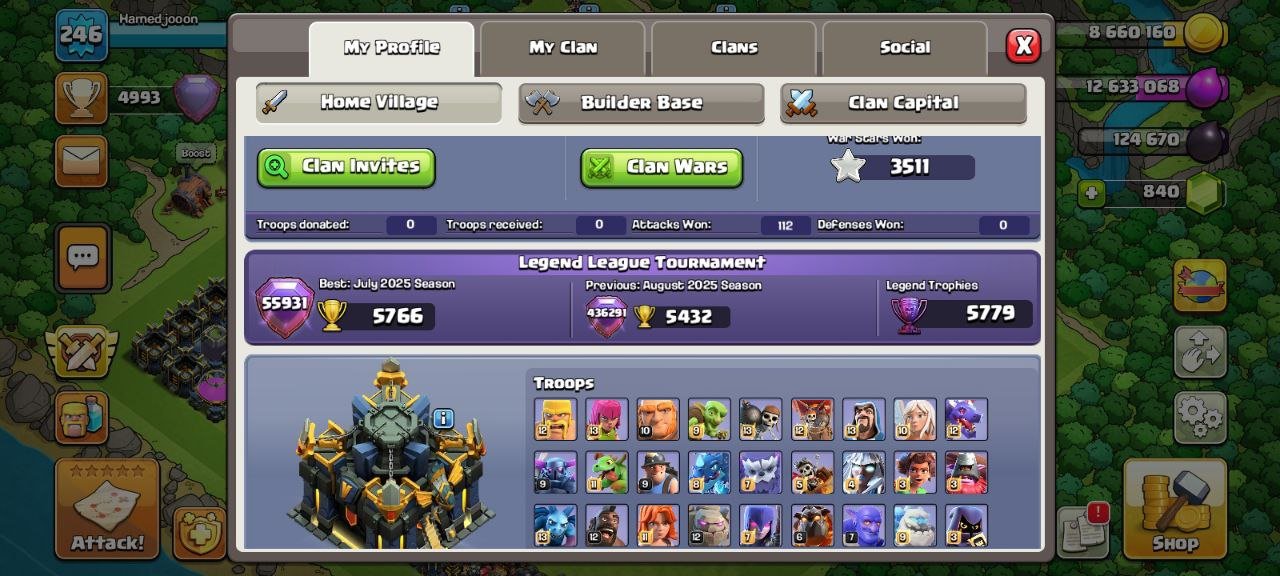Open the mail inbox envelope
The image size is (1280, 576).
point(81,160)
